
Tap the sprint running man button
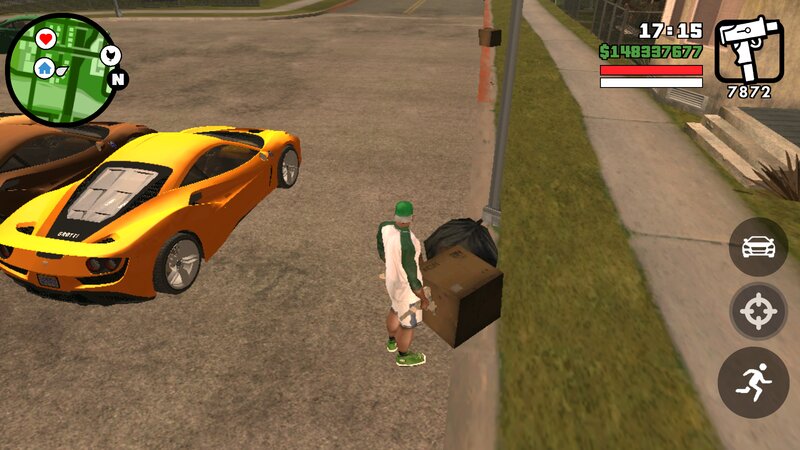point(754,382)
